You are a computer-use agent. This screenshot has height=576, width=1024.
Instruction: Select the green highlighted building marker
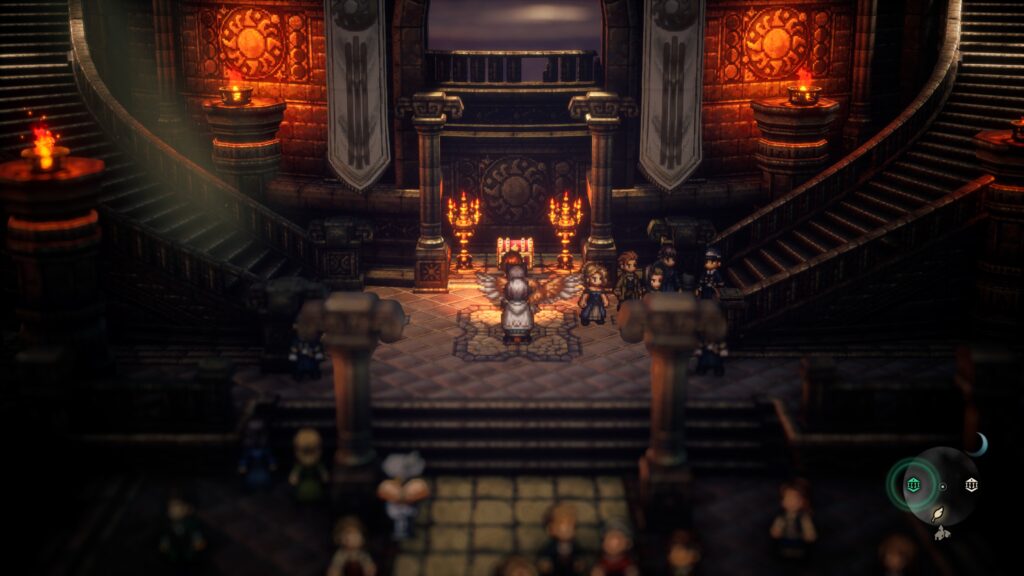point(912,485)
